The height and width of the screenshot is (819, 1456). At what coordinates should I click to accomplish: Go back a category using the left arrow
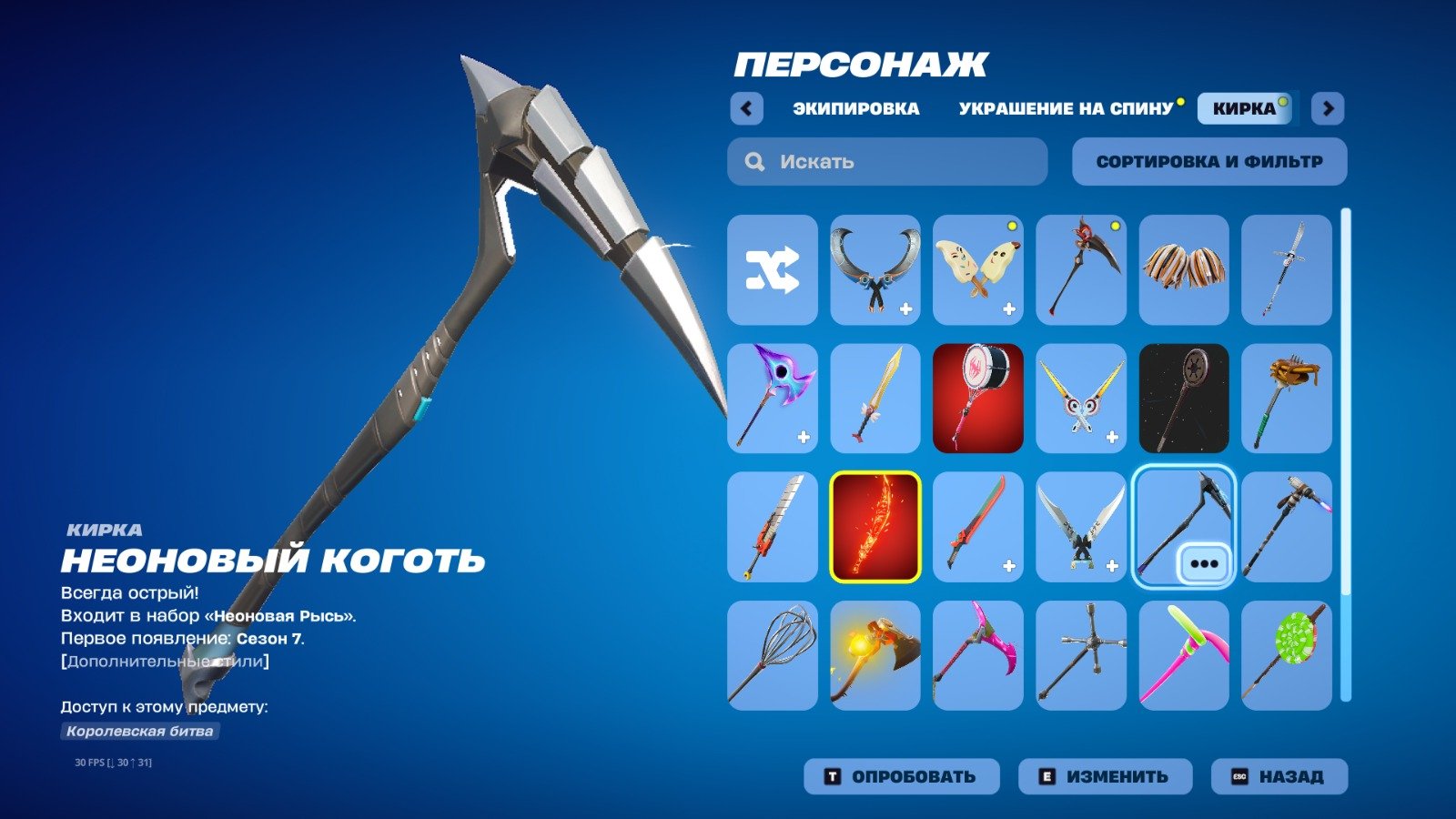click(746, 108)
